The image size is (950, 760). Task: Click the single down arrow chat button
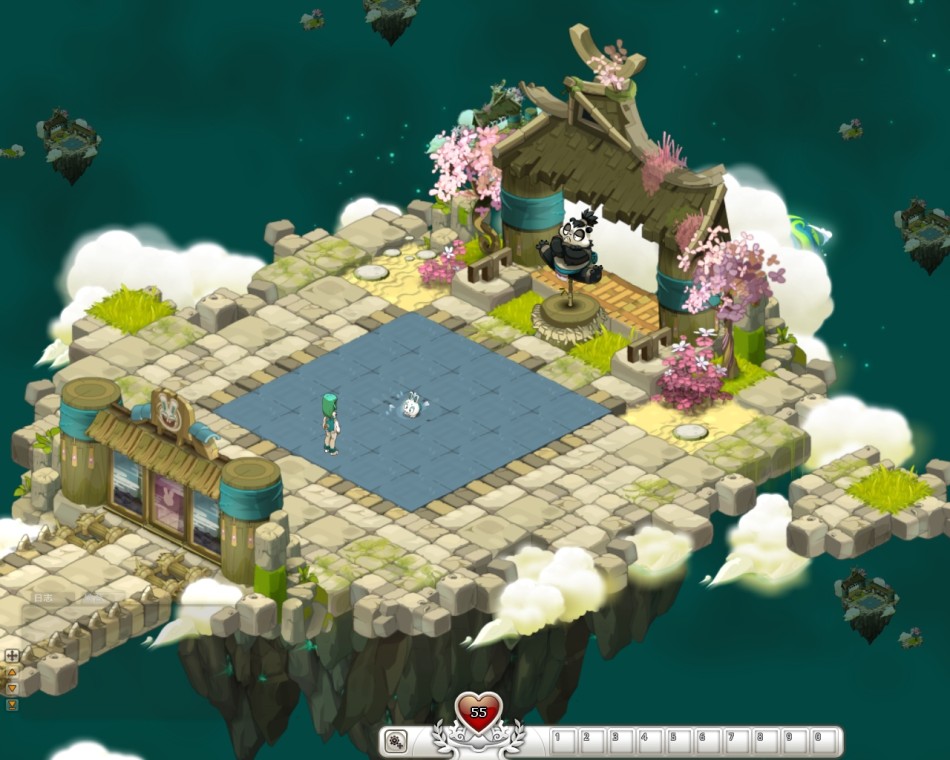coord(12,689)
